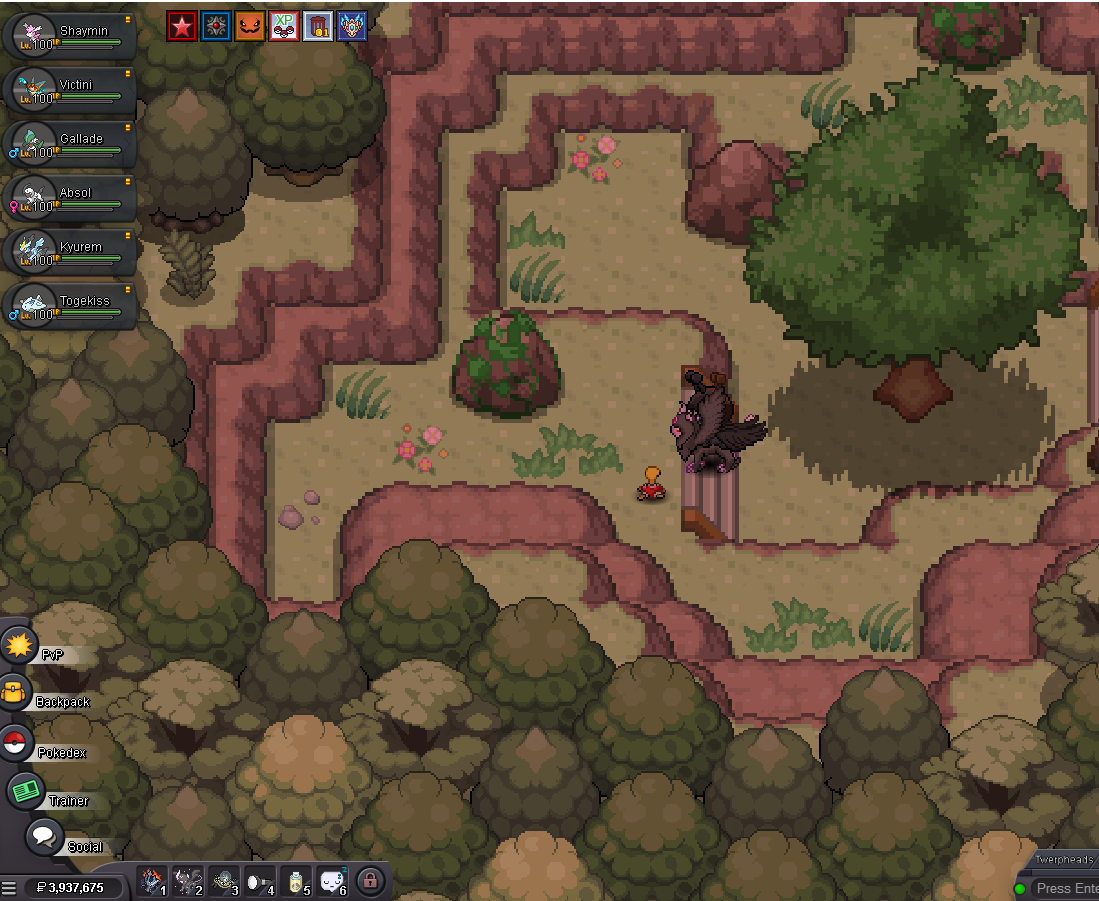Open the Pokedex
This screenshot has width=1099, height=901.
pyautogui.click(x=15, y=743)
